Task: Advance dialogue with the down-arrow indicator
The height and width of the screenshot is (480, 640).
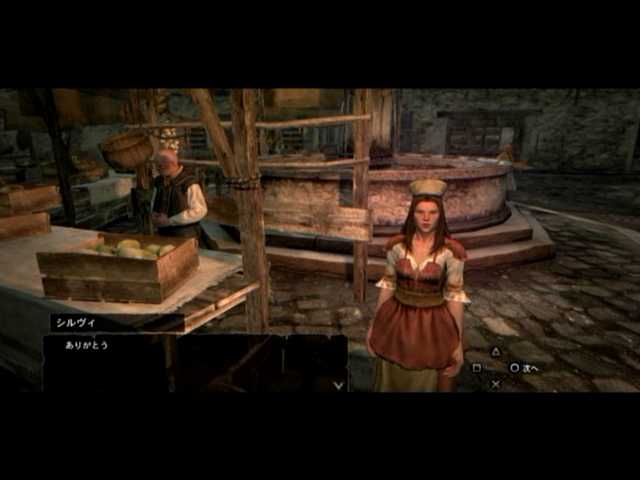Action: coord(339,383)
